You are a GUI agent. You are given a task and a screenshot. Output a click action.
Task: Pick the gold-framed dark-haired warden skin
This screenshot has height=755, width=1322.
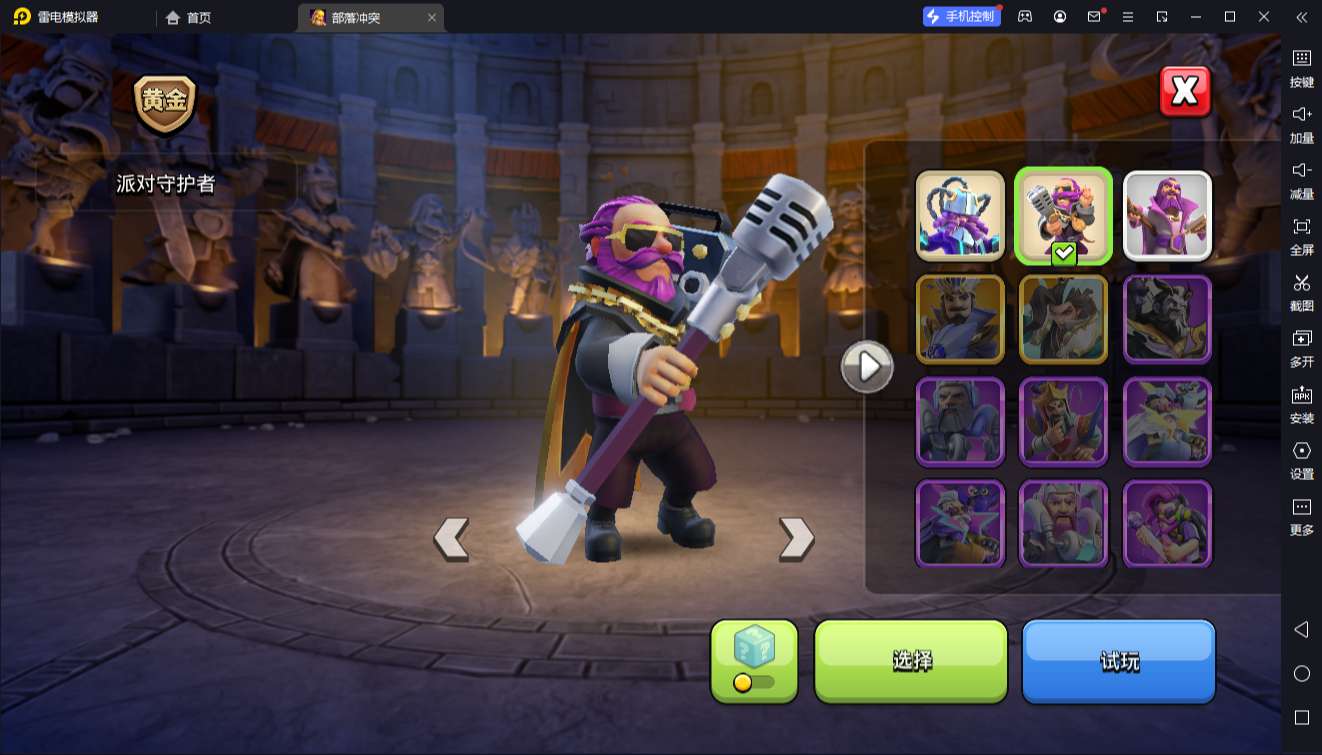(1063, 319)
